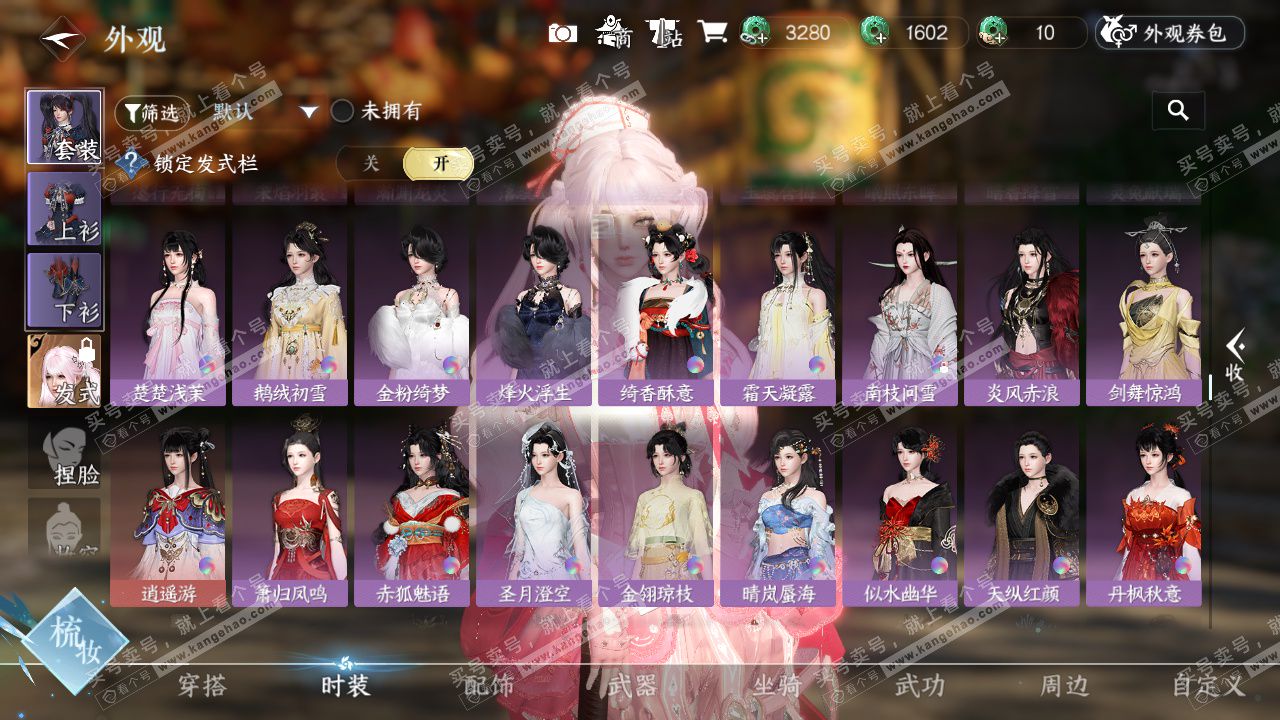Select the 上衫 top category
This screenshot has height=720, width=1280.
point(64,208)
